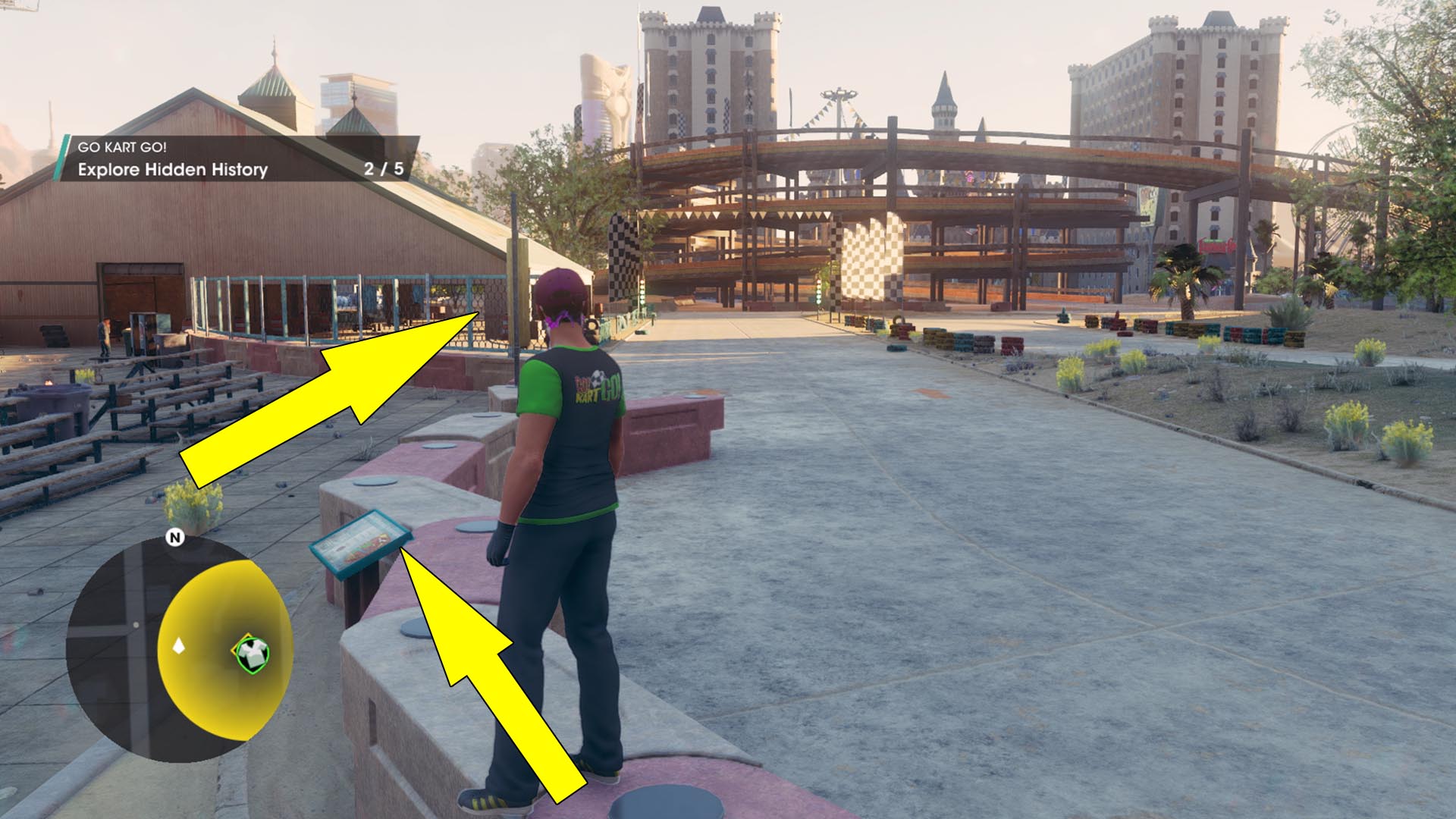Click the Go Kart Go logo on the character's shirt
Image resolution: width=1456 pixels, height=819 pixels.
595,387
